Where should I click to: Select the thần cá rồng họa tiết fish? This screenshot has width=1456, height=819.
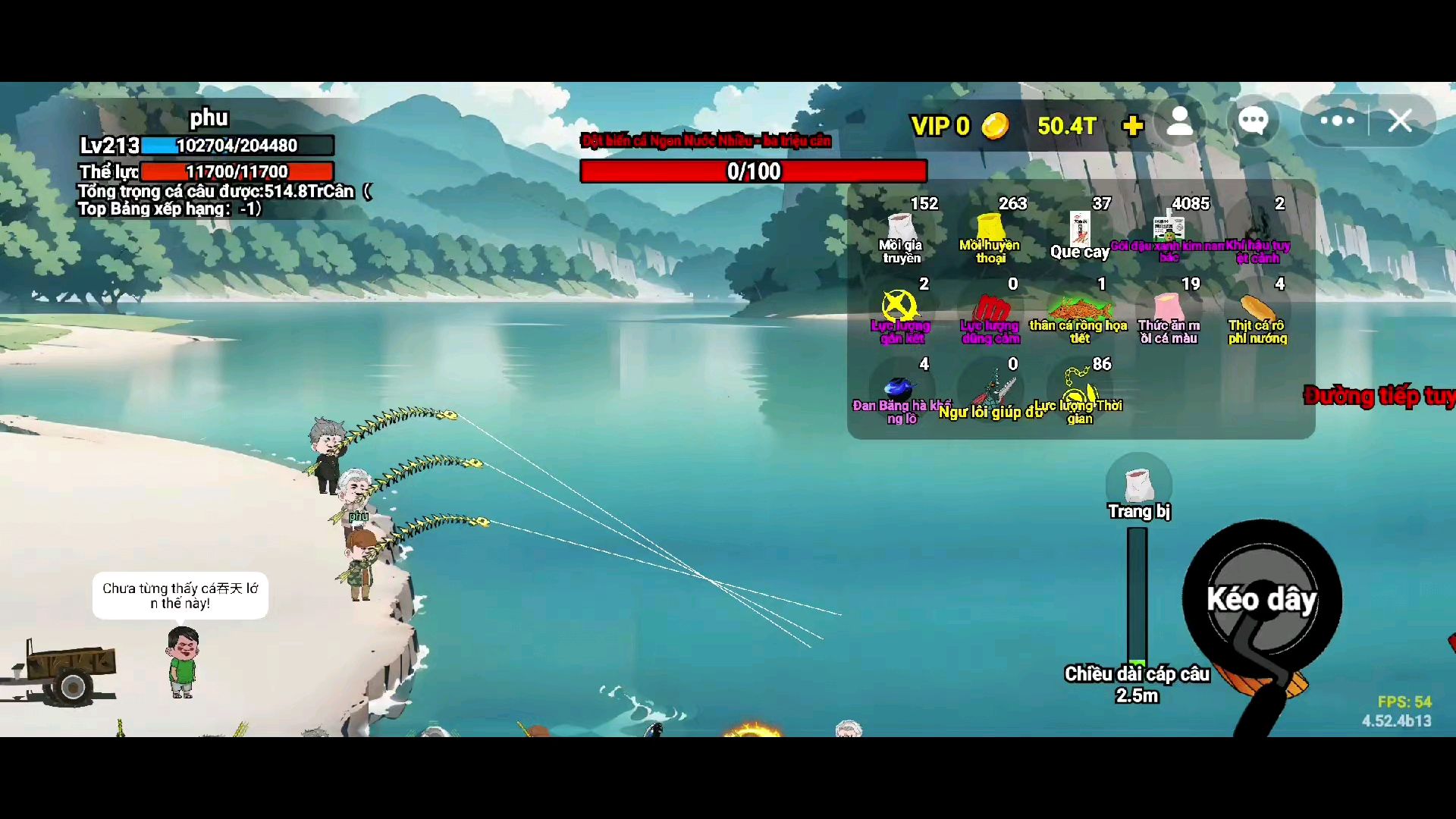(x=1079, y=311)
